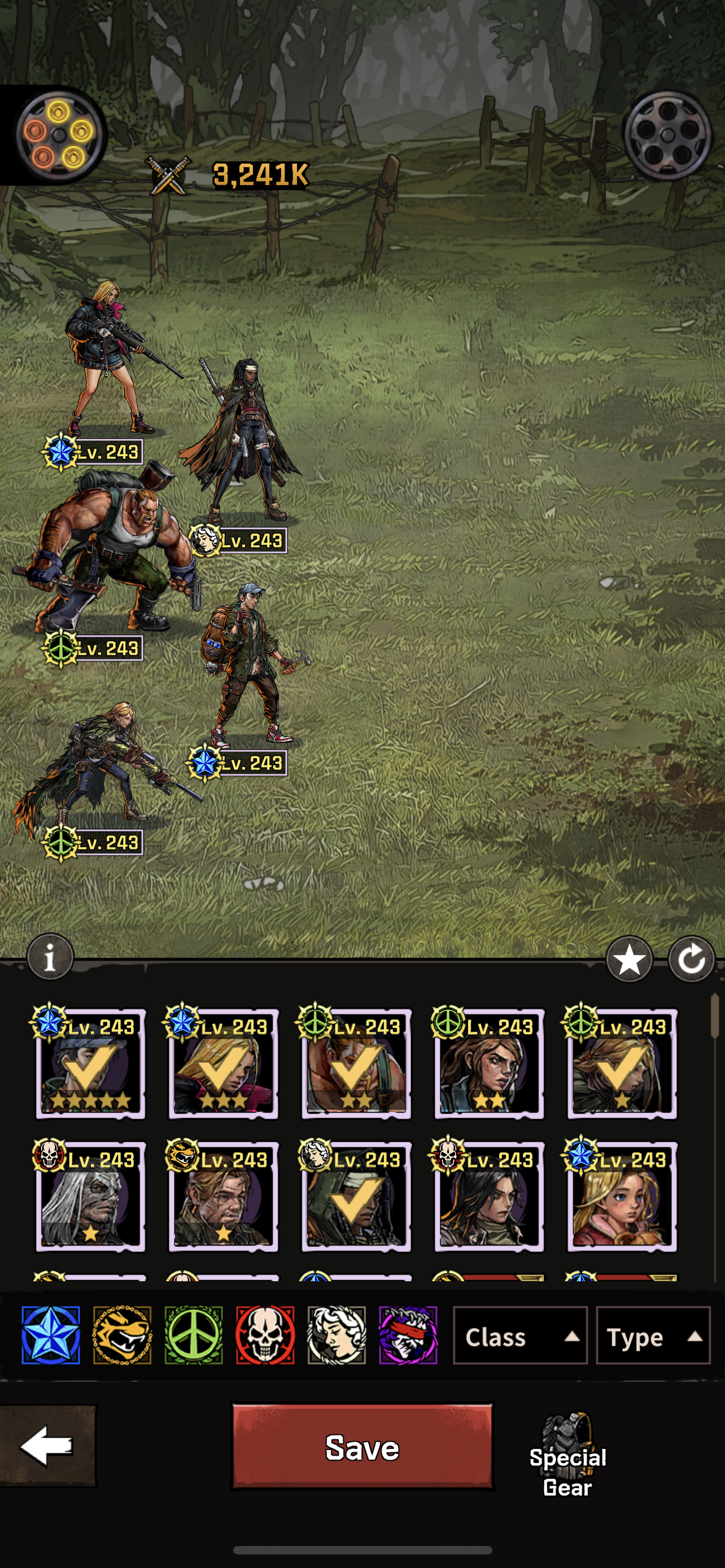Deselect the five-star cap-wearing survivor card
Image resolution: width=725 pixels, height=1568 pixels.
pyautogui.click(x=91, y=1064)
